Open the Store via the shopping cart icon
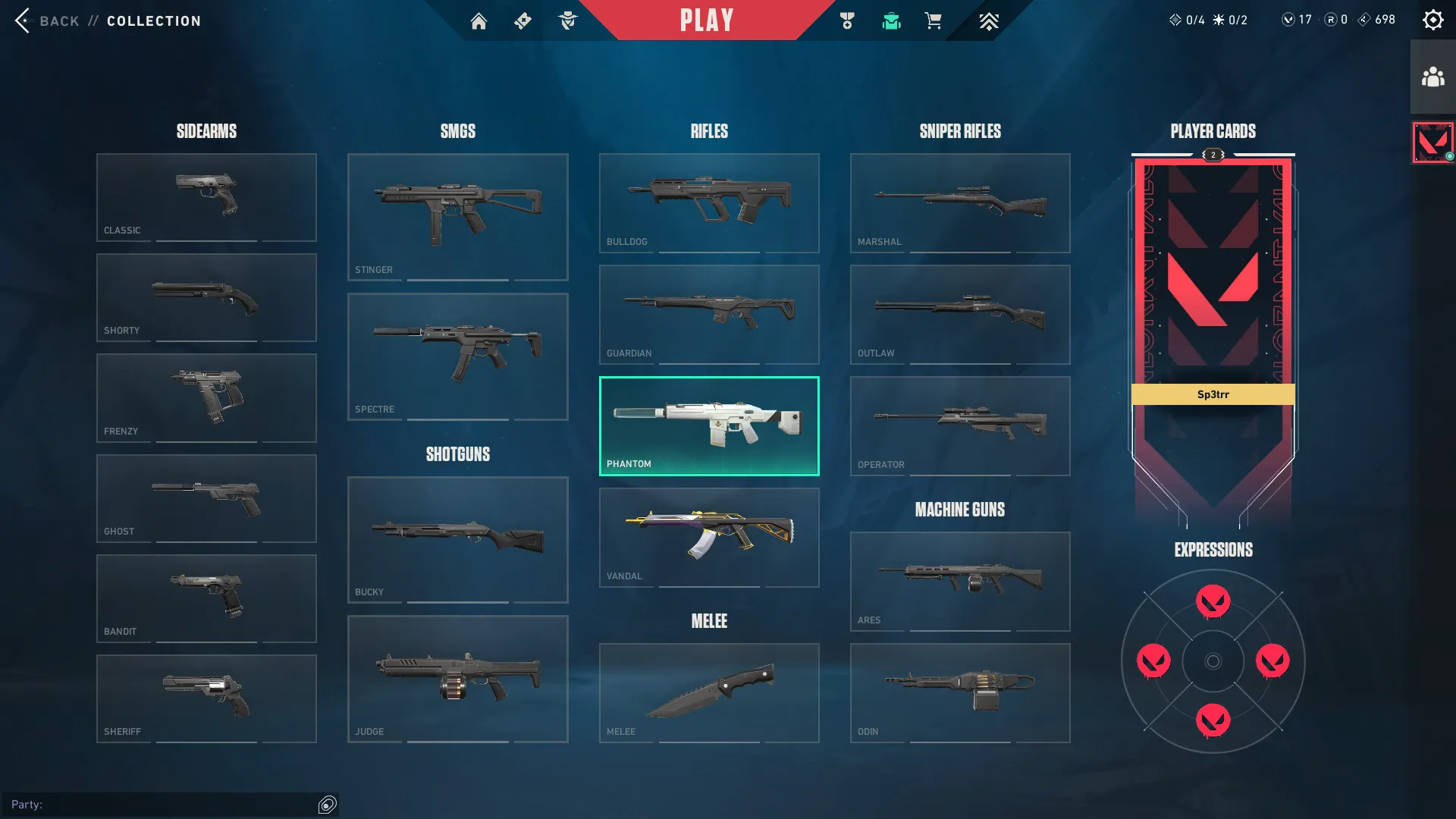The width and height of the screenshot is (1456, 819). pos(934,20)
